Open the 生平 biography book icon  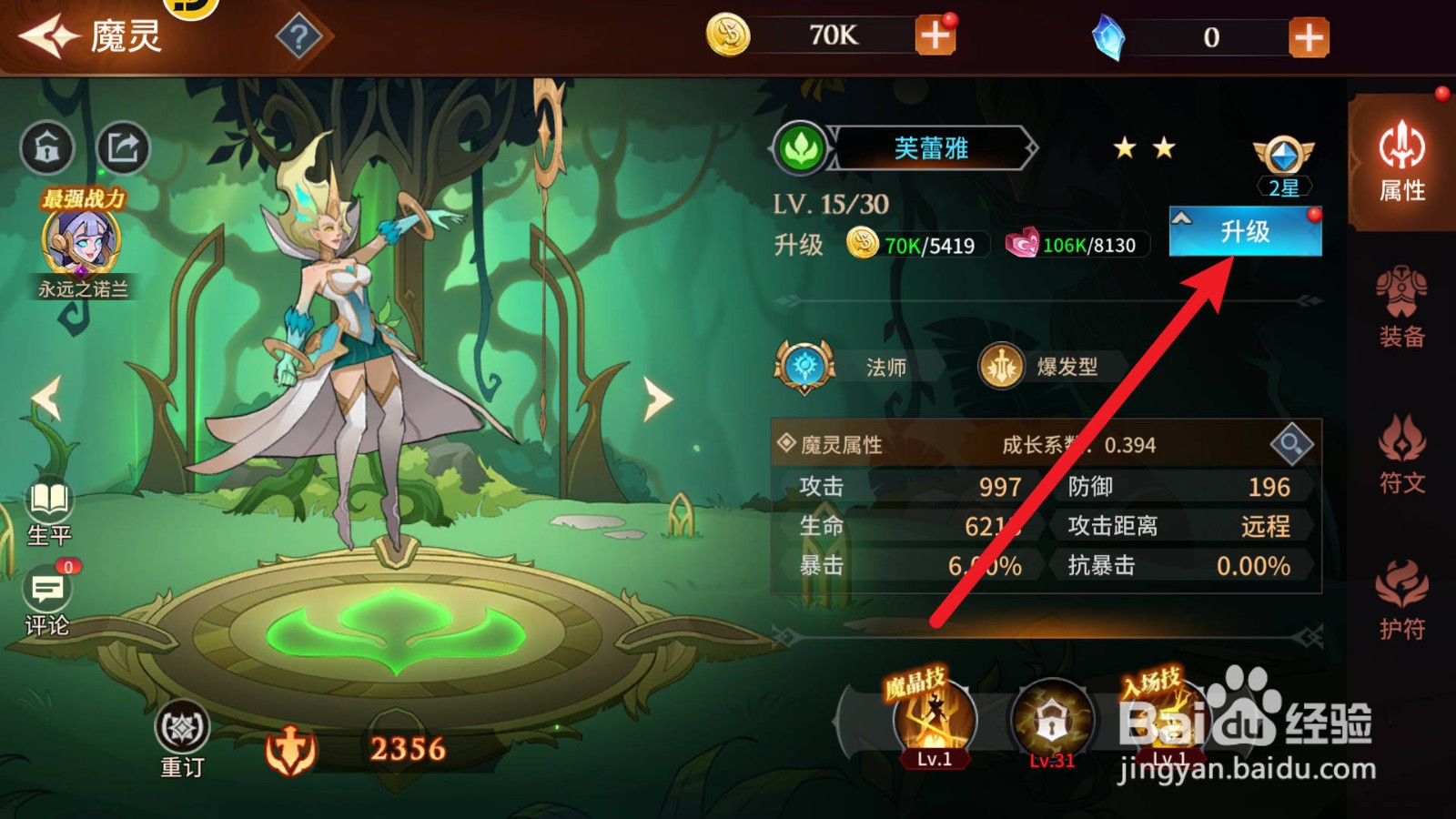[x=47, y=500]
